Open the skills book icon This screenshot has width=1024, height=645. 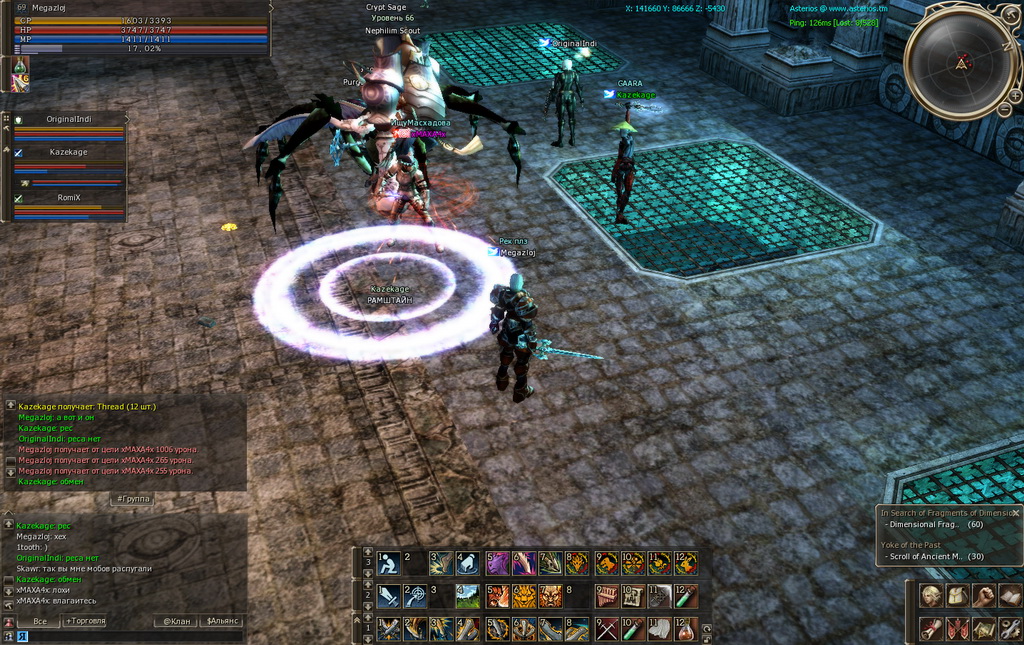(1010, 596)
